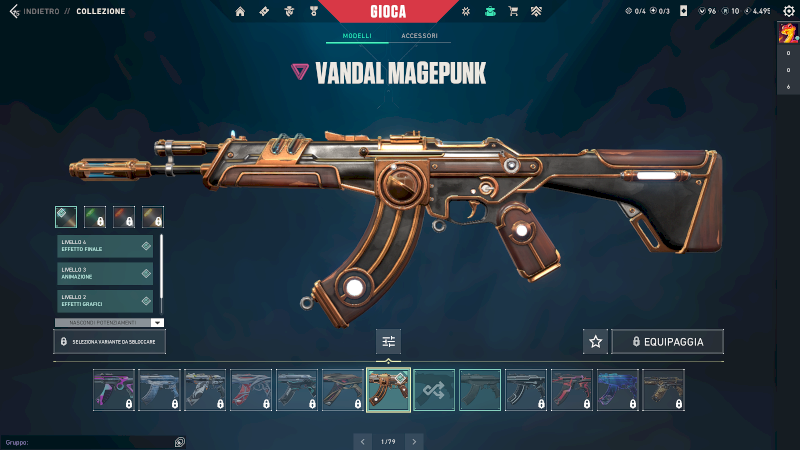Select the random shuffle skin tile

tap(434, 390)
